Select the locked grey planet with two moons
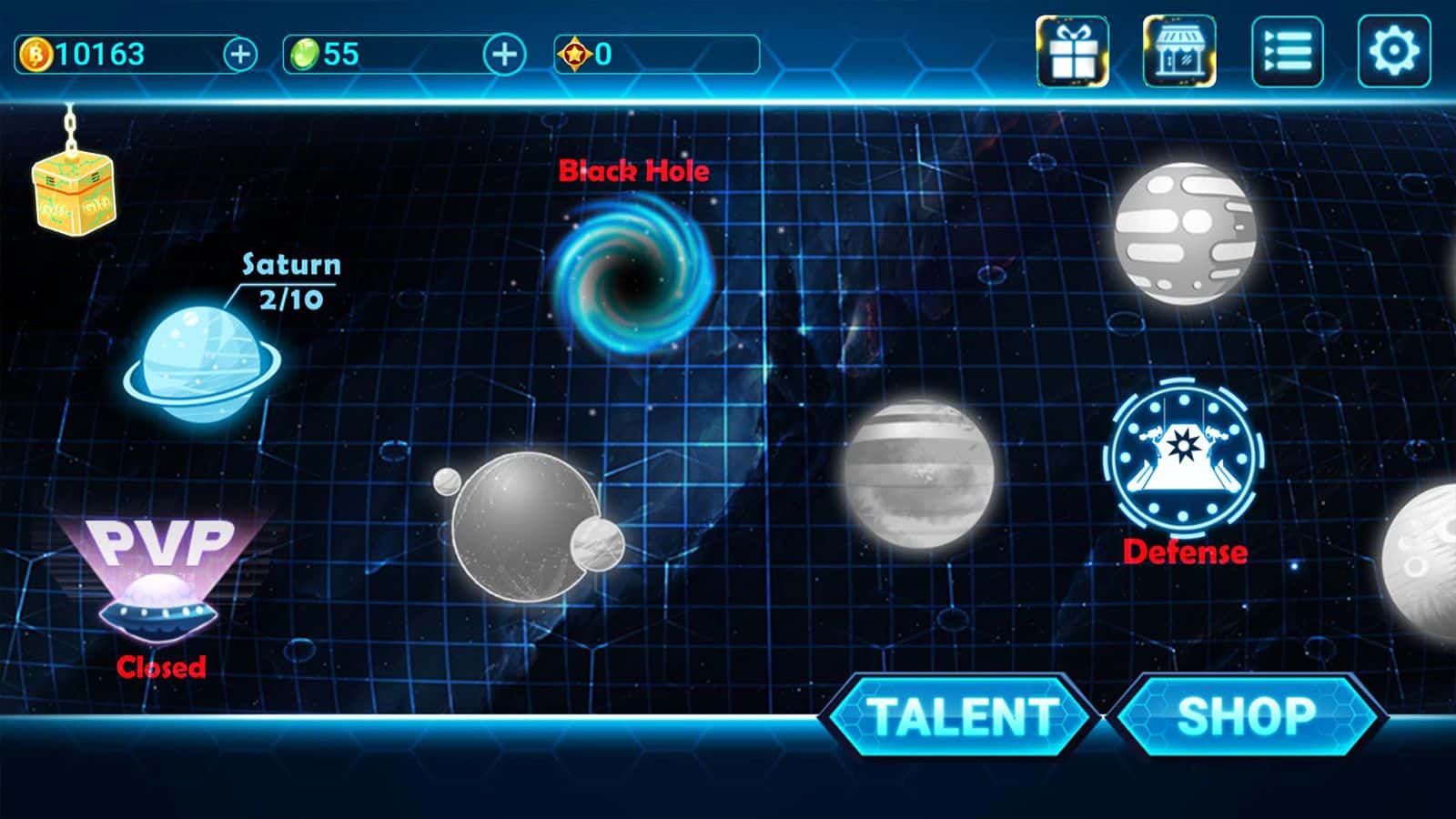This screenshot has width=1456, height=819. click(526, 525)
